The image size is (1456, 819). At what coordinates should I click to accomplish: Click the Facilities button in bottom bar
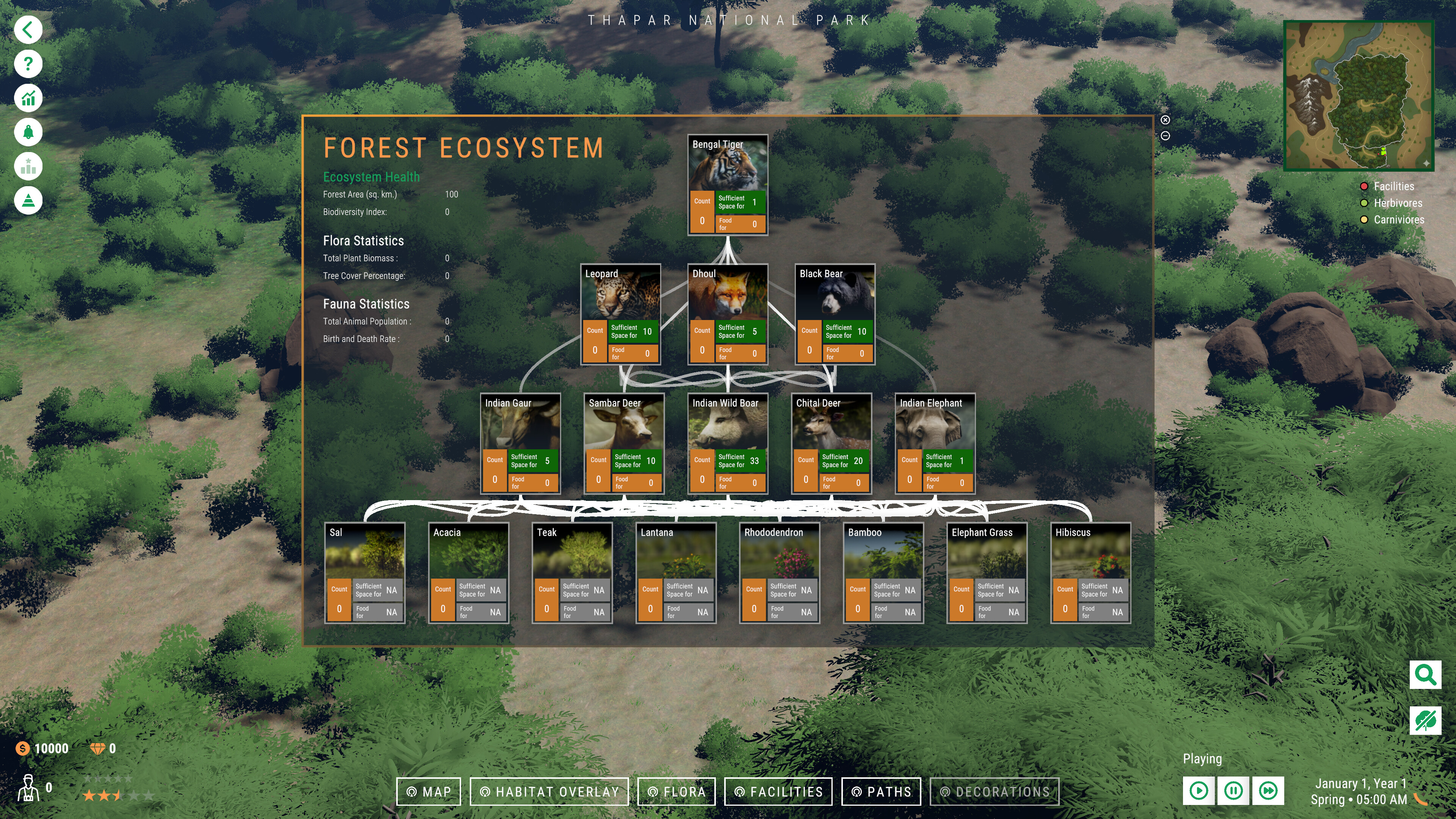pyautogui.click(x=778, y=791)
